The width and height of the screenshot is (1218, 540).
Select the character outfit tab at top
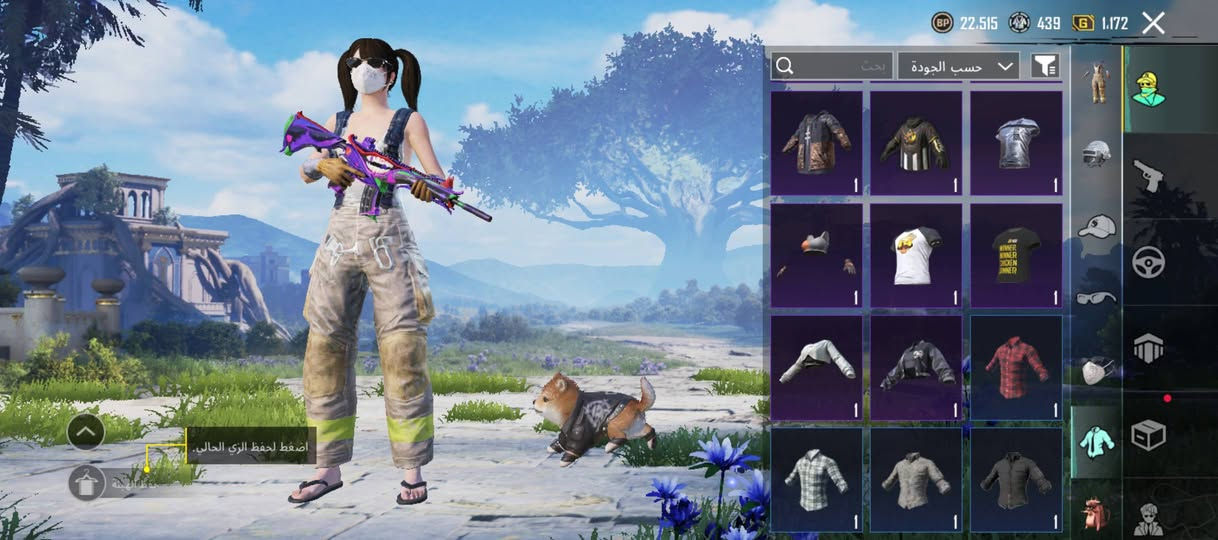[1148, 89]
